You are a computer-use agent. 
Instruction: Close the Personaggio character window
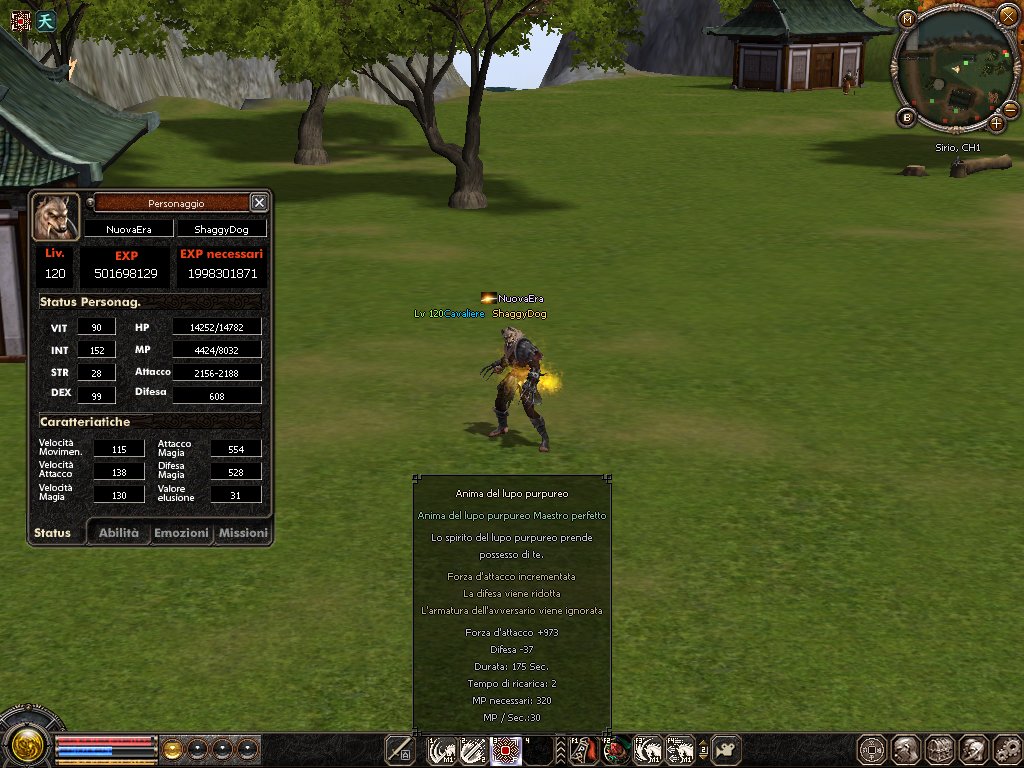[x=259, y=202]
